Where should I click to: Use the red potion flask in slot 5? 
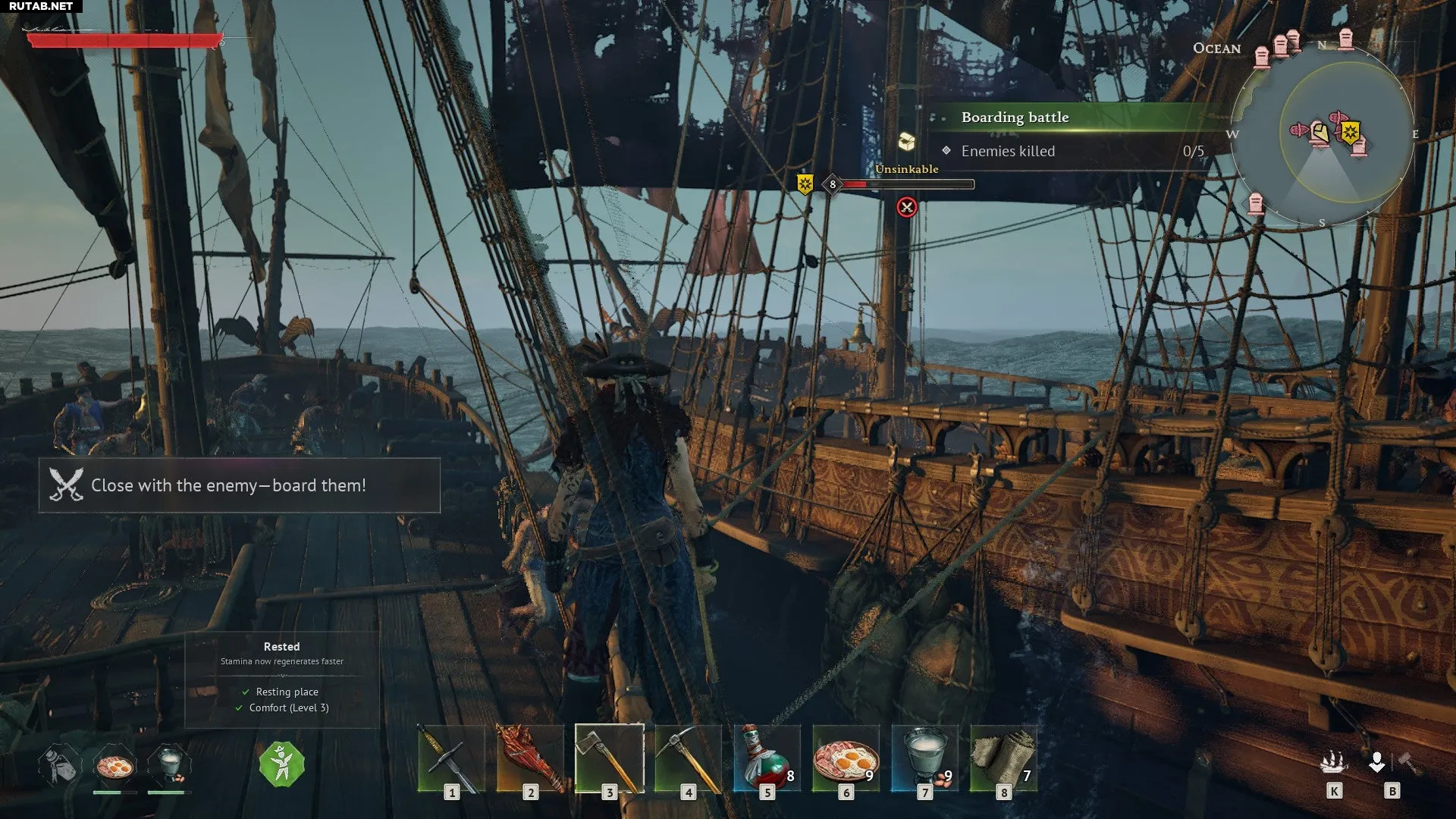(x=767, y=758)
